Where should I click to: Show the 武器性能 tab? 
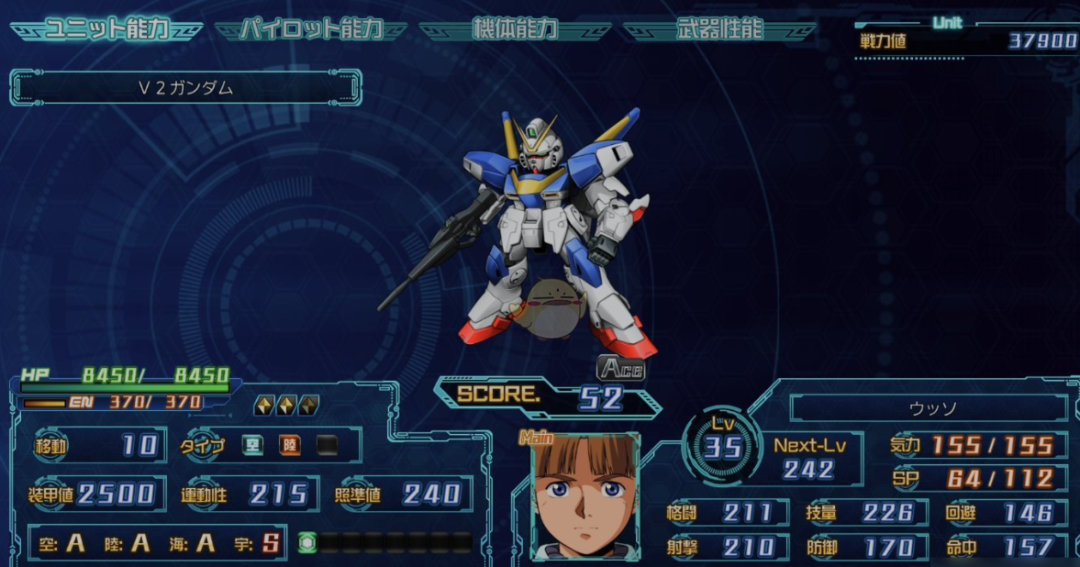[x=719, y=29]
